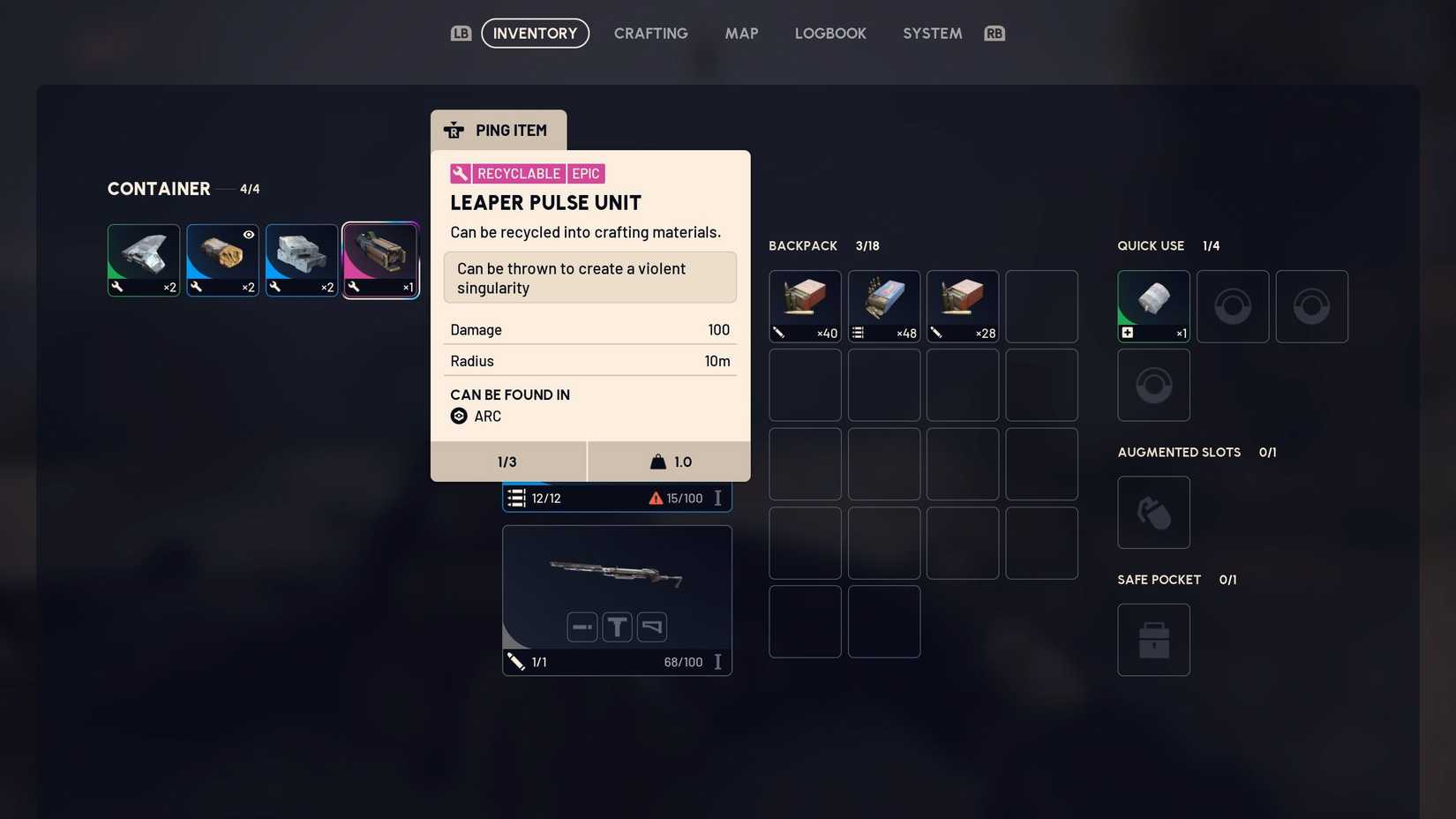Select the ammo stack showing x48 in backpack

pos(883,306)
